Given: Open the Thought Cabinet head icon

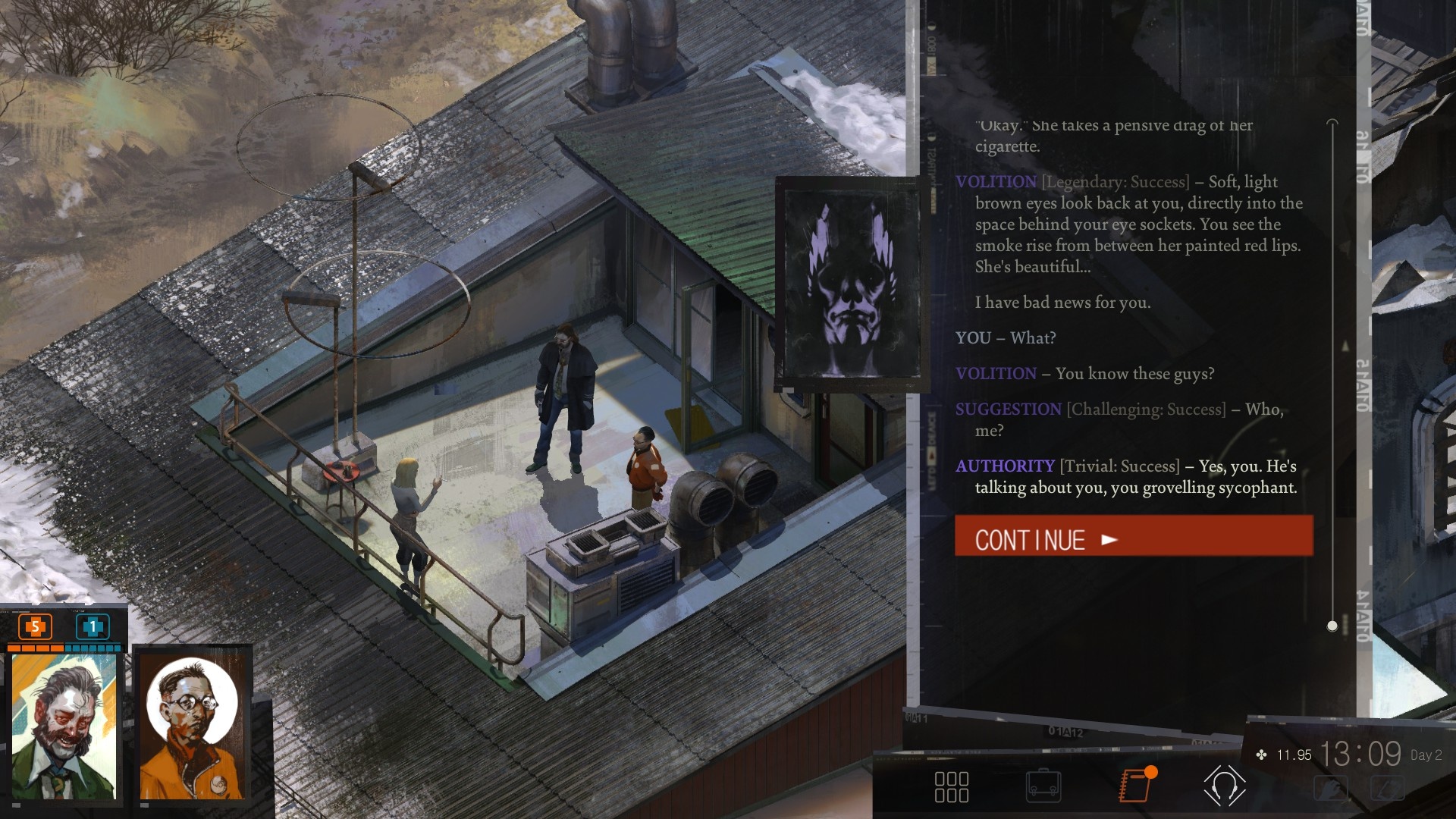Looking at the screenshot, I should 1225,786.
